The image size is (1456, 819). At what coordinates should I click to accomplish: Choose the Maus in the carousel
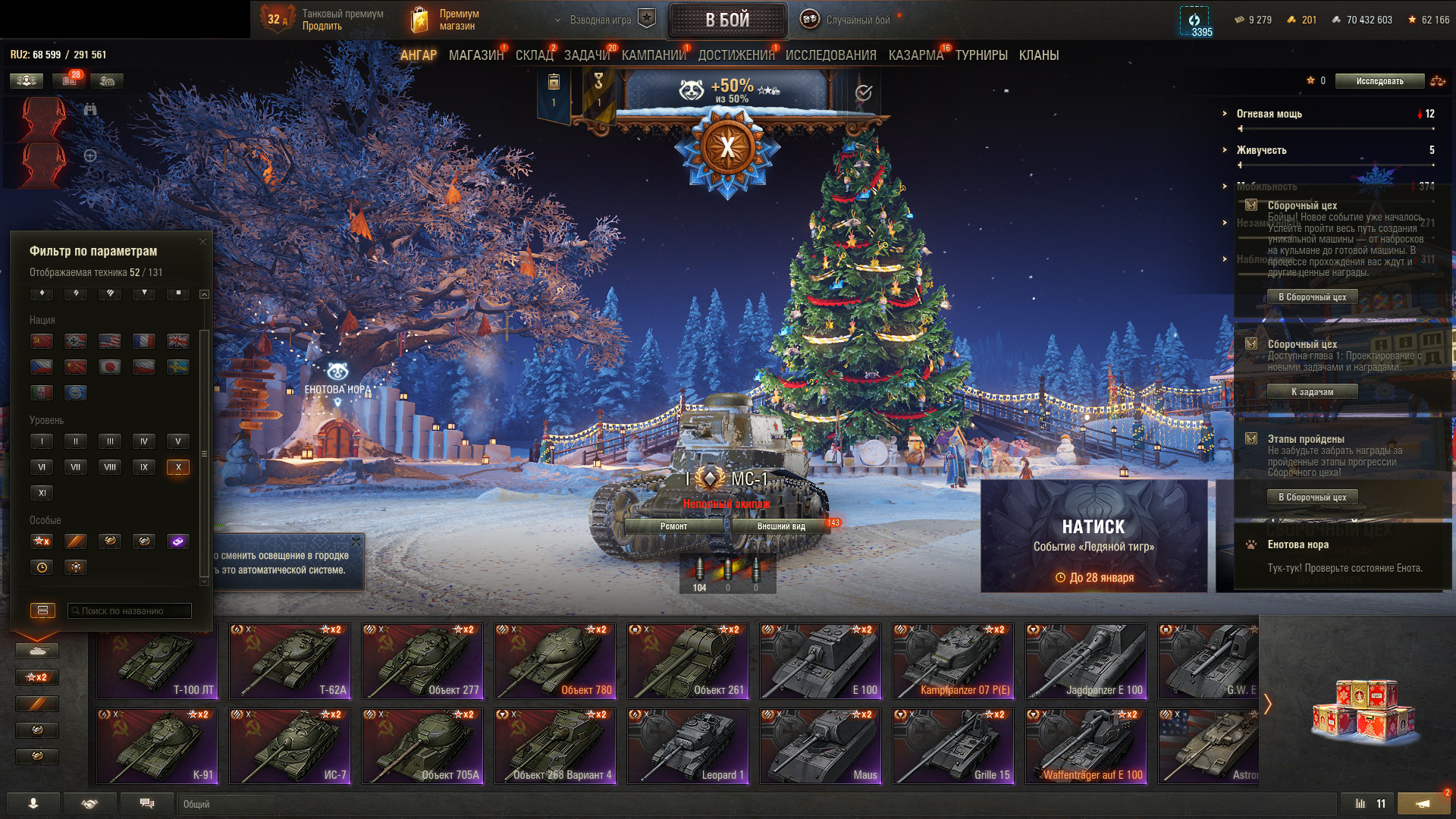[821, 746]
